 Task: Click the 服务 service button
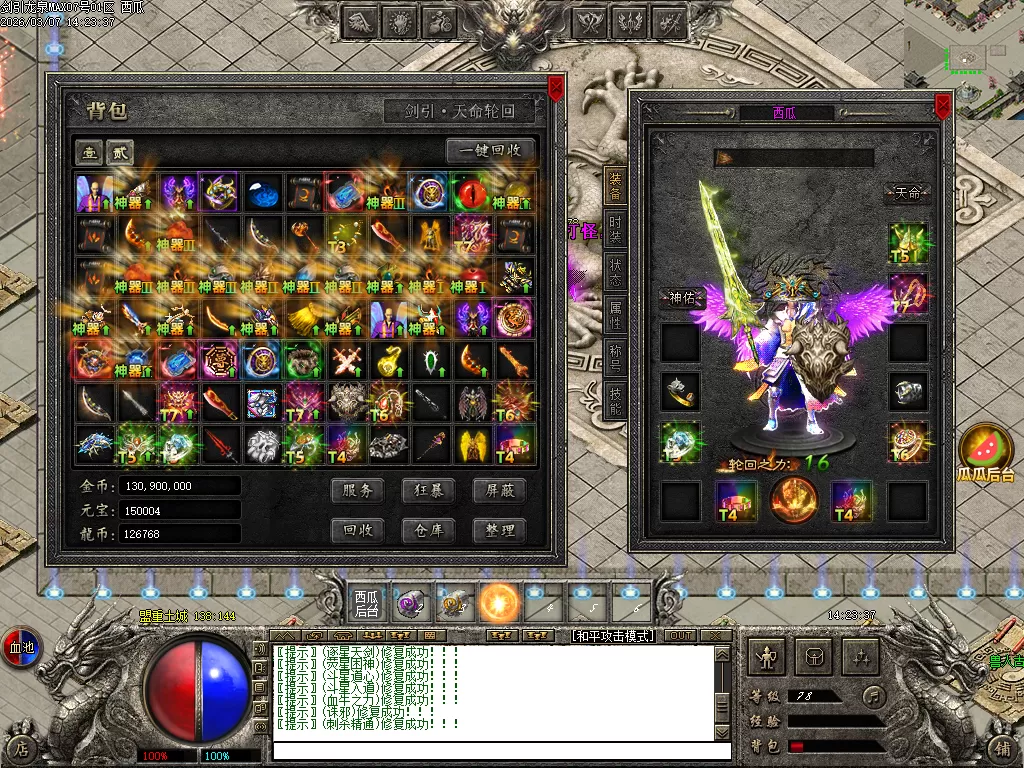click(x=358, y=490)
